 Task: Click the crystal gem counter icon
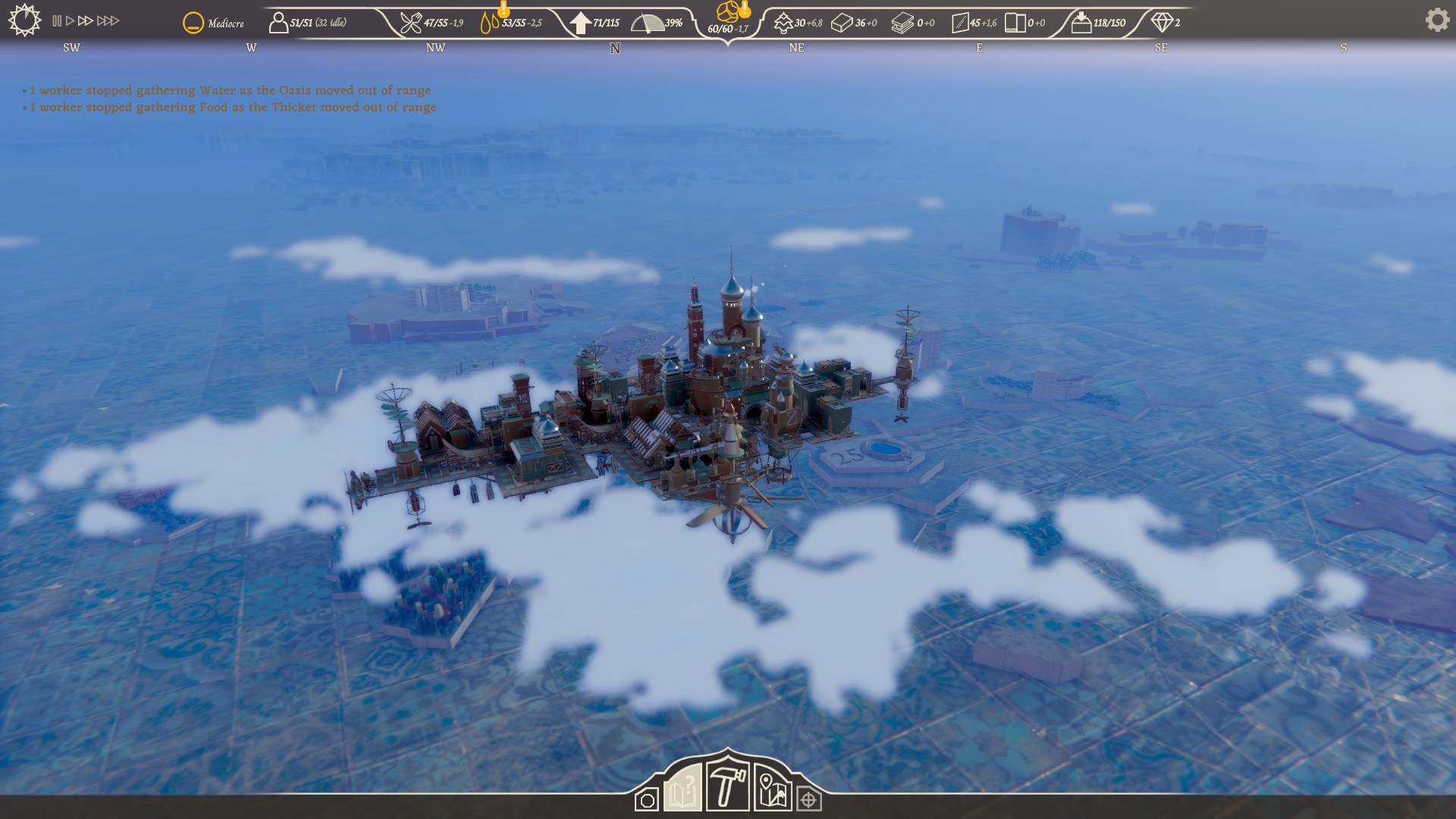pyautogui.click(x=1163, y=24)
